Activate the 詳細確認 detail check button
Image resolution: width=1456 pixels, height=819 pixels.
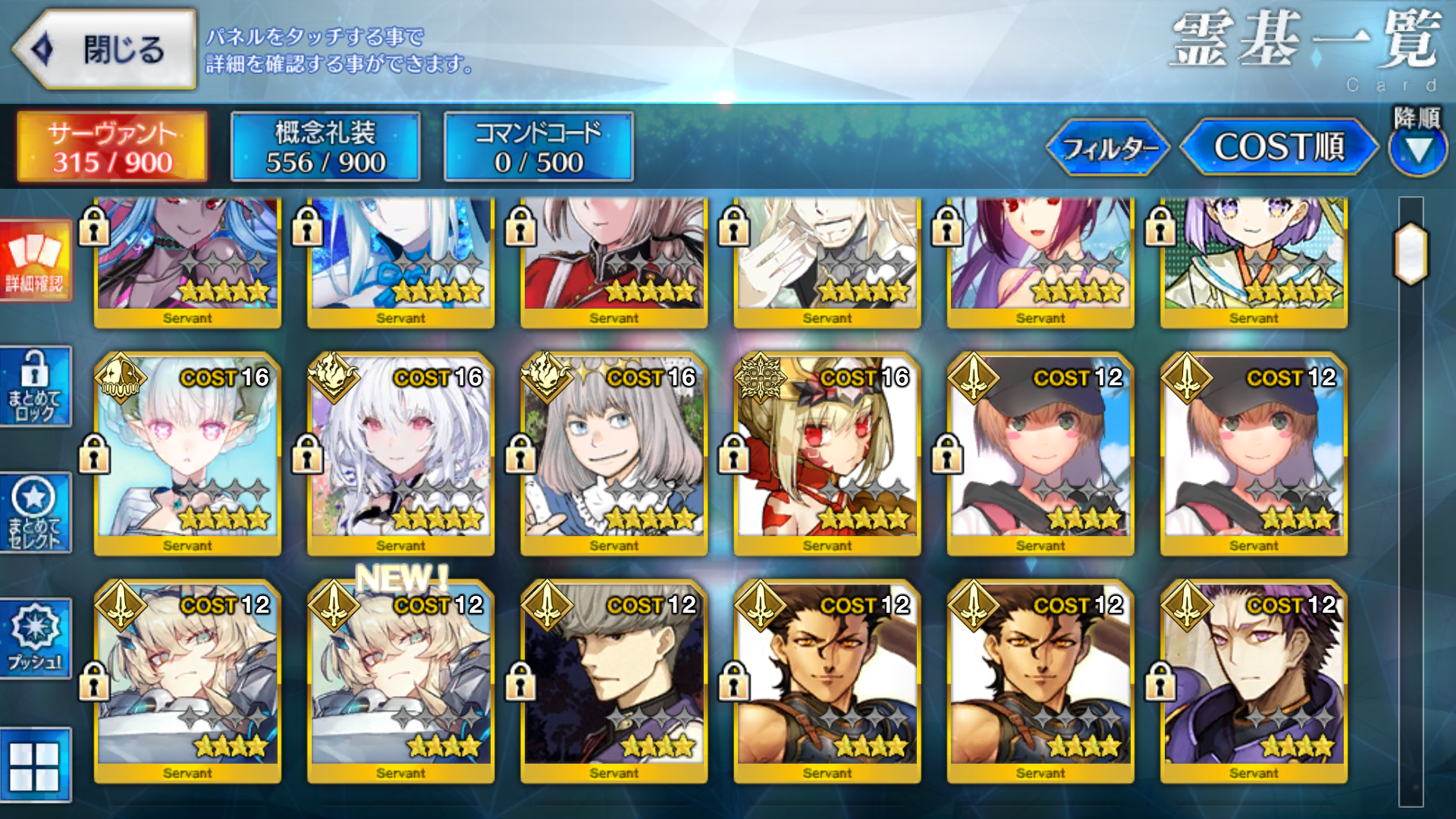point(35,261)
